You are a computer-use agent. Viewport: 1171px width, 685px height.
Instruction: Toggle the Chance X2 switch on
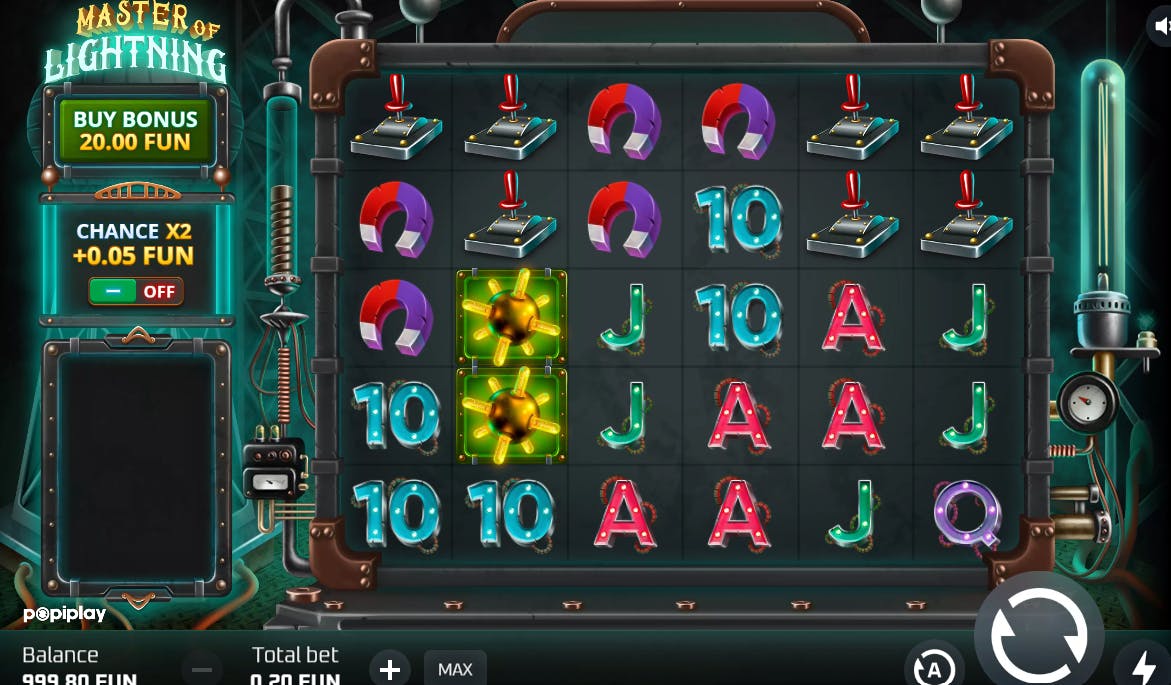136,292
